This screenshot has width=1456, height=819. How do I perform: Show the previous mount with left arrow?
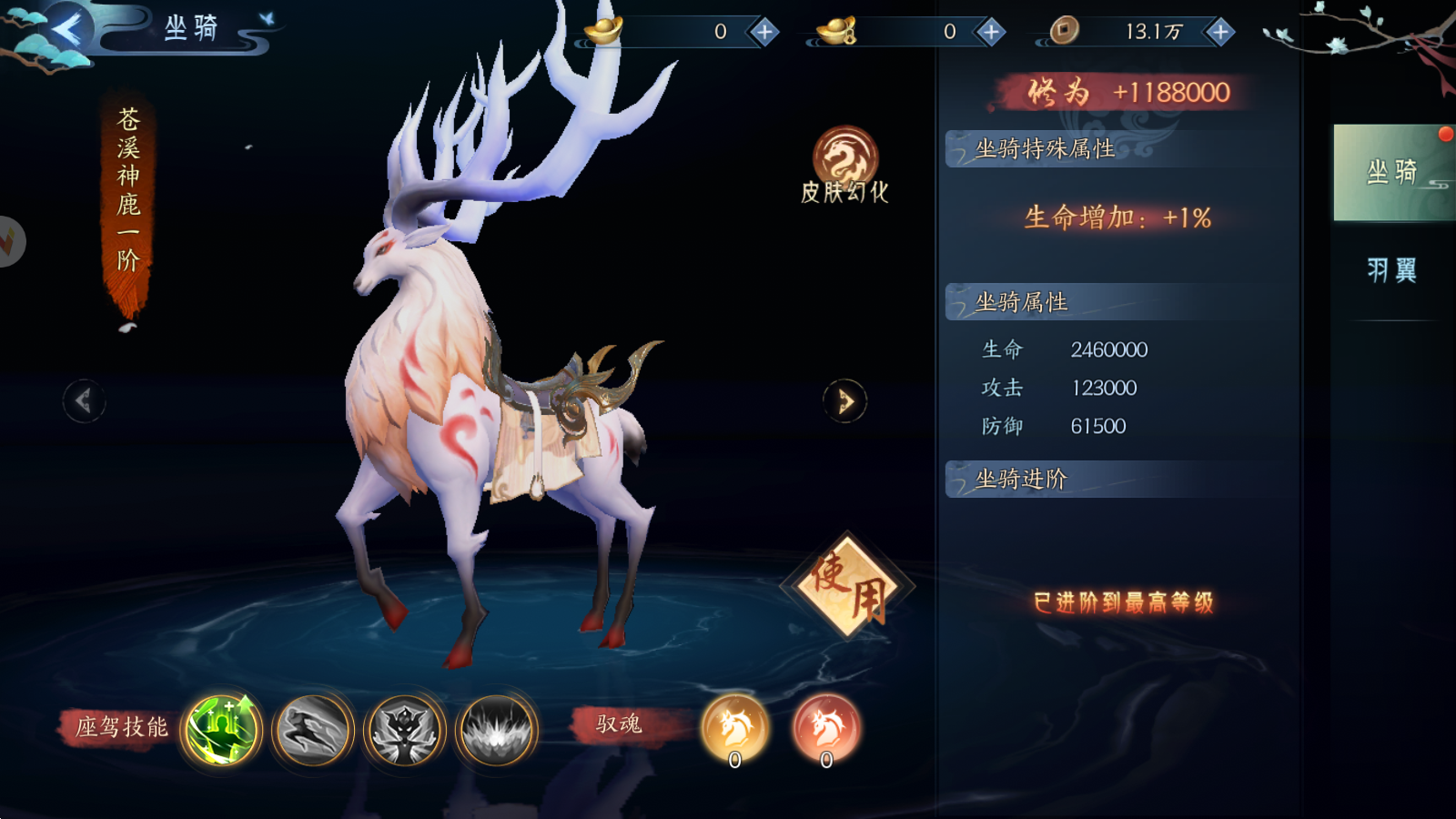click(84, 400)
